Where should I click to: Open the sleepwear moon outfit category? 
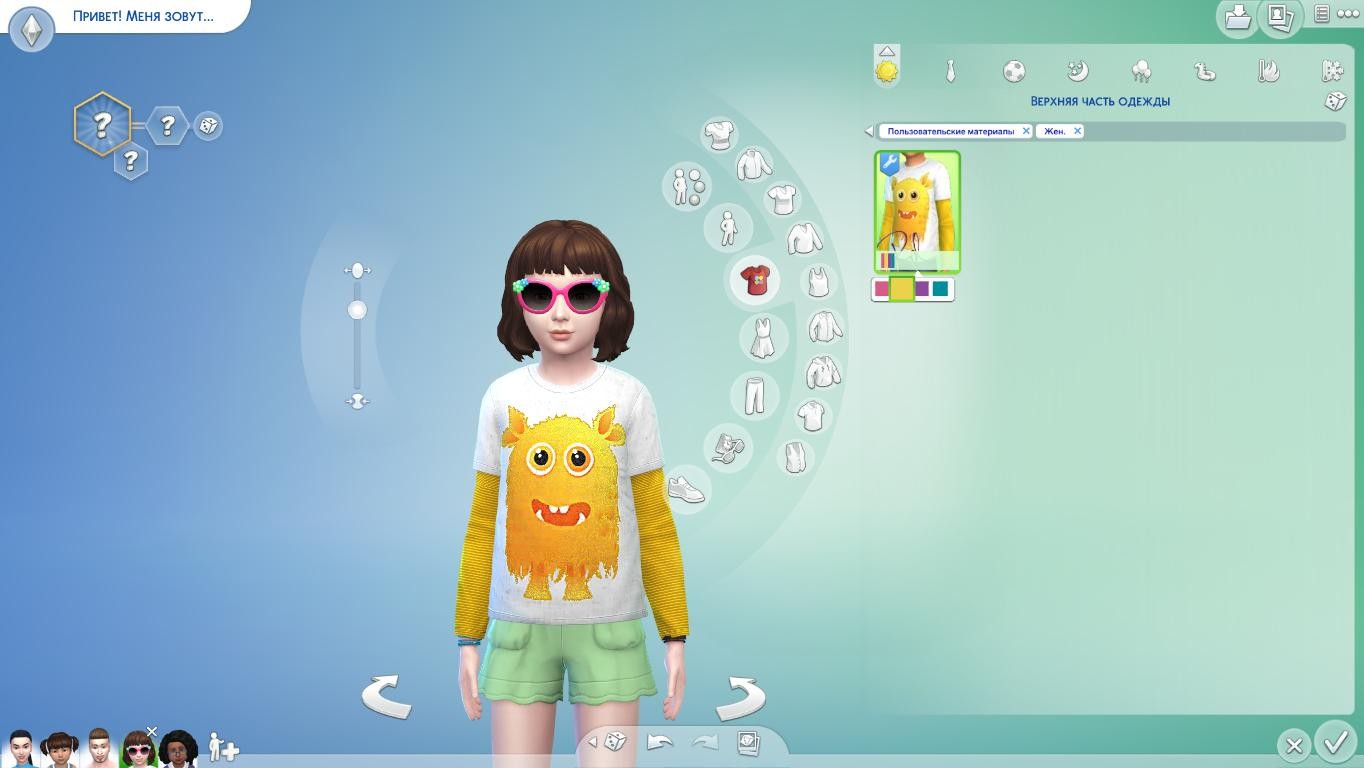(1077, 71)
